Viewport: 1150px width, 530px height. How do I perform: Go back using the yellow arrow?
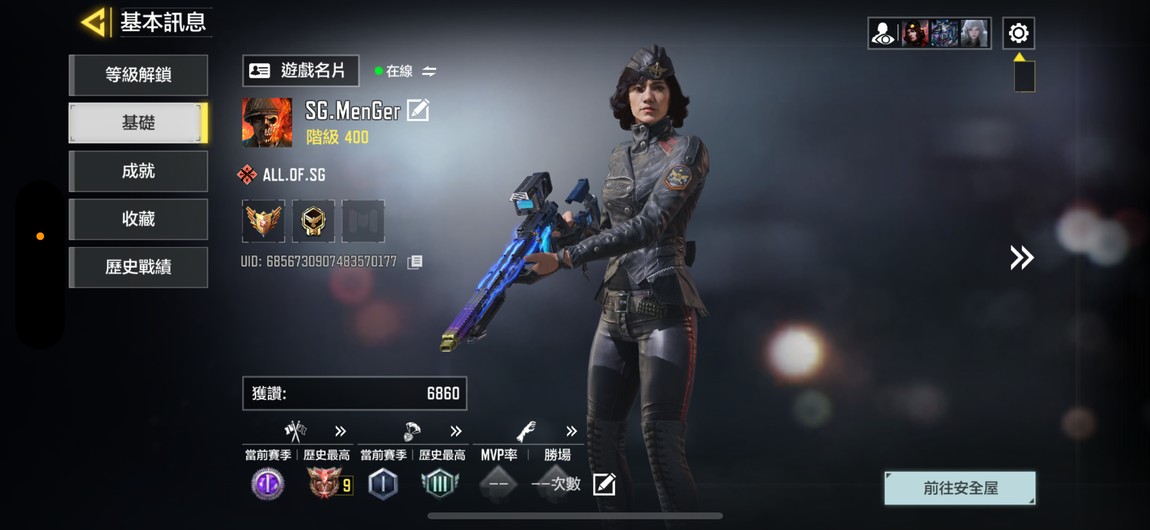point(94,22)
